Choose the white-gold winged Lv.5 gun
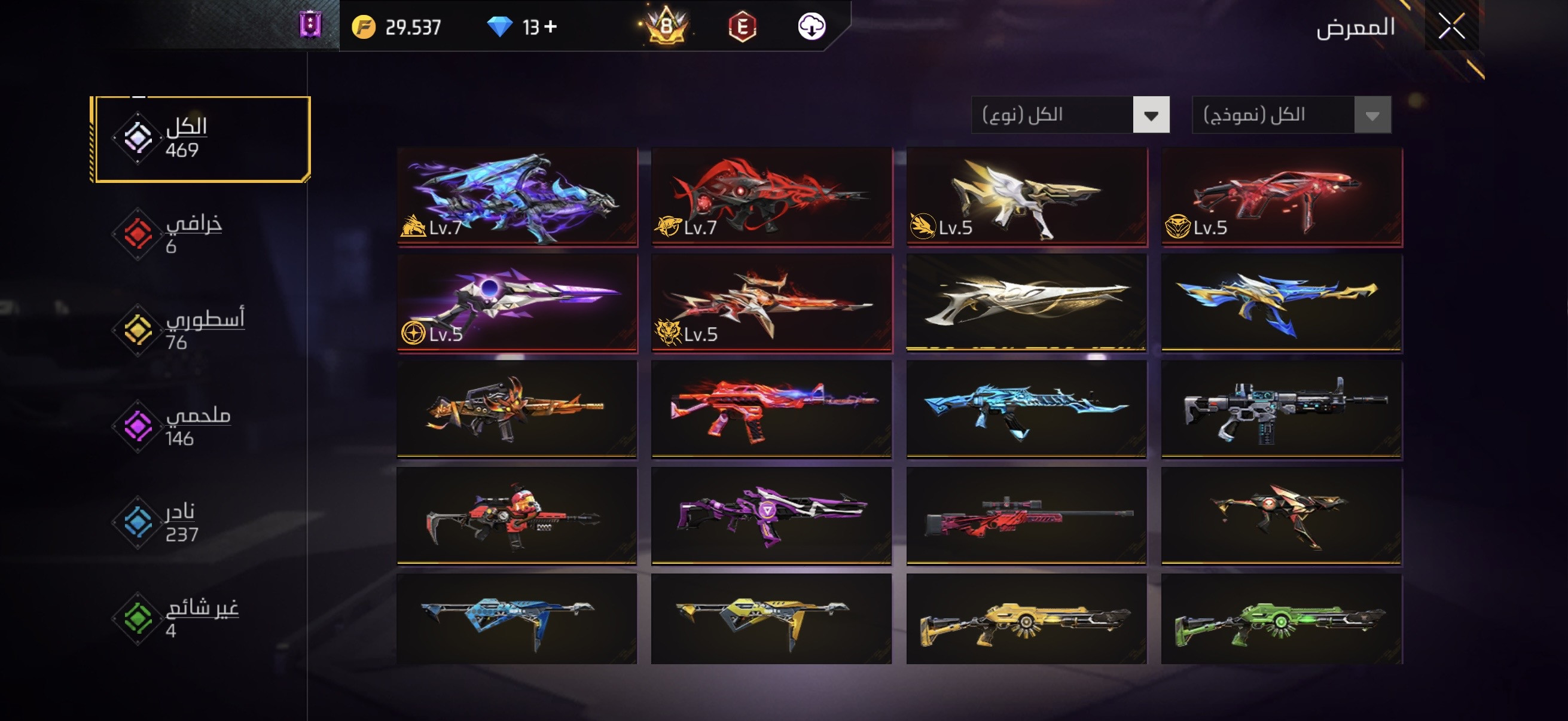 coord(1026,196)
